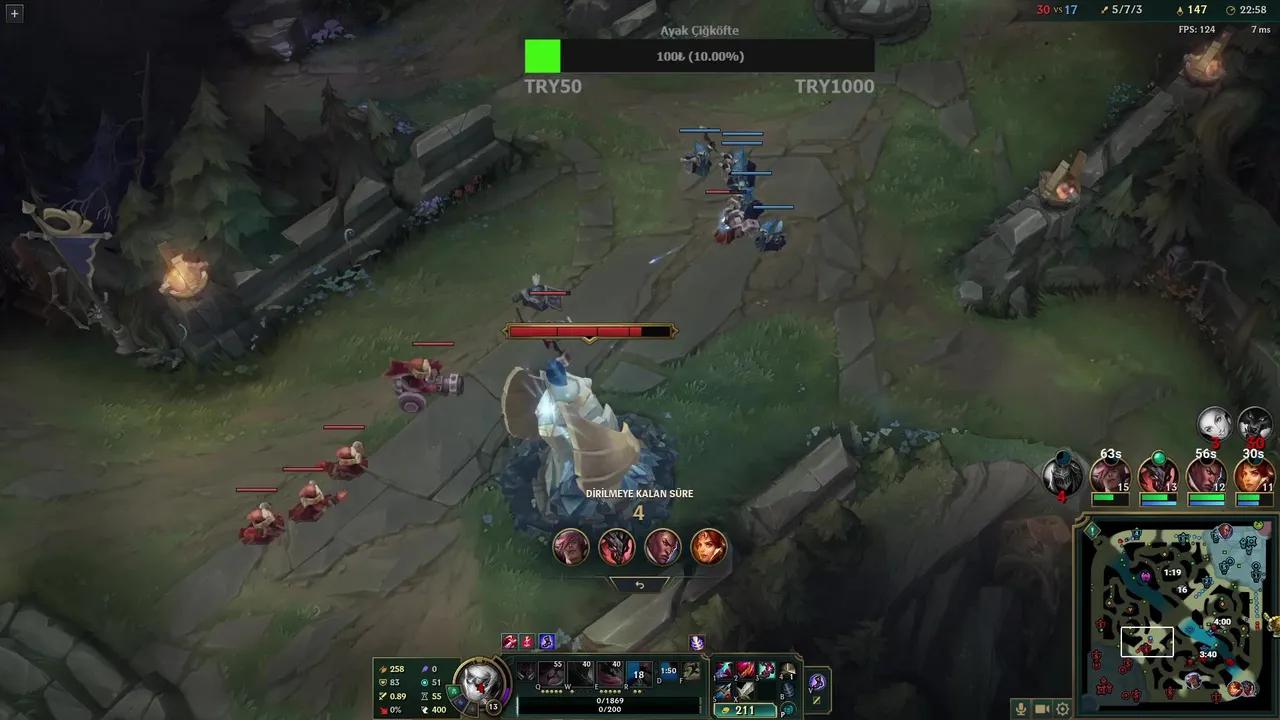Click the W ability icon
This screenshot has width=1280, height=720.
578,674
